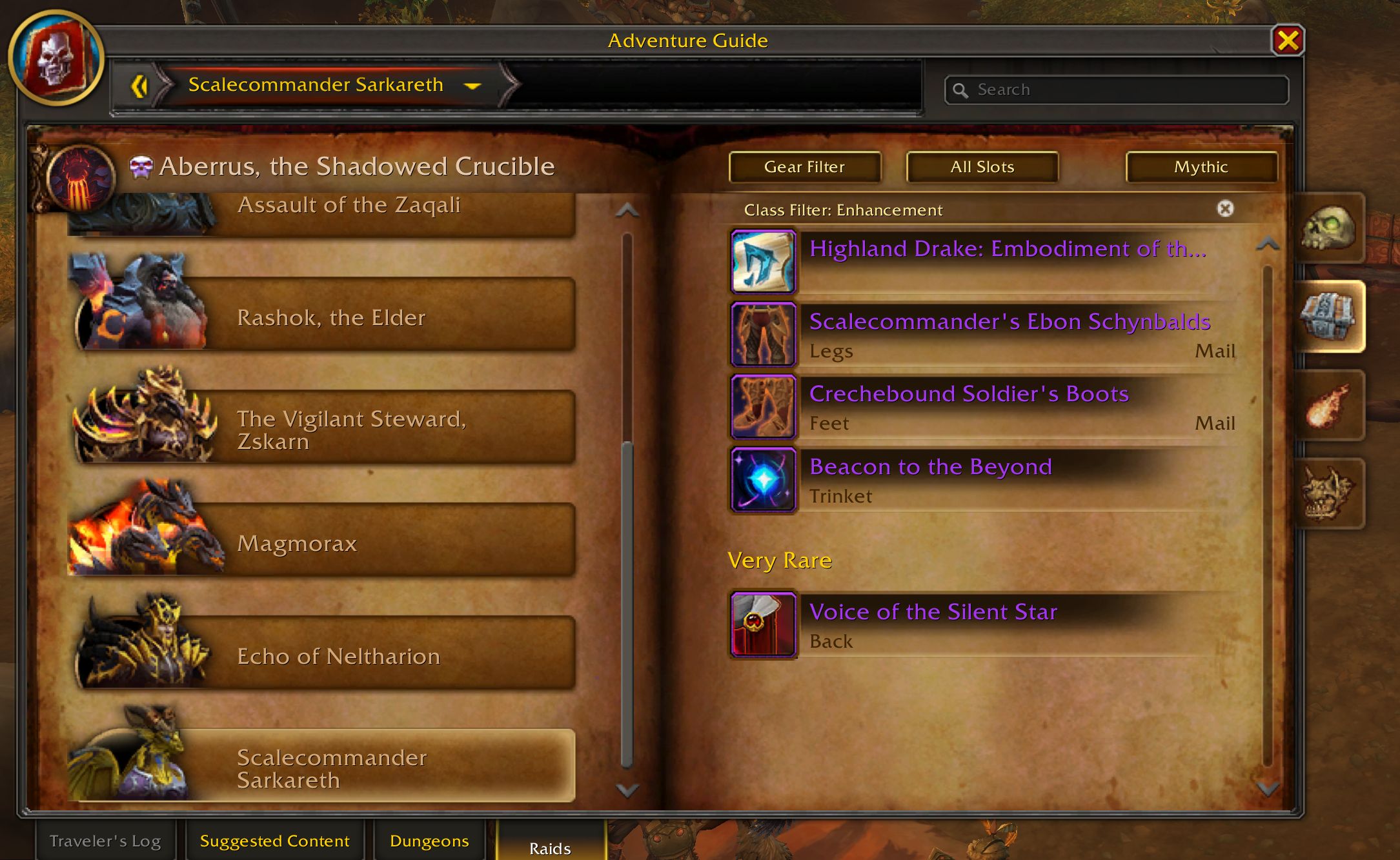Clear the Enhancement class filter

(x=1224, y=209)
